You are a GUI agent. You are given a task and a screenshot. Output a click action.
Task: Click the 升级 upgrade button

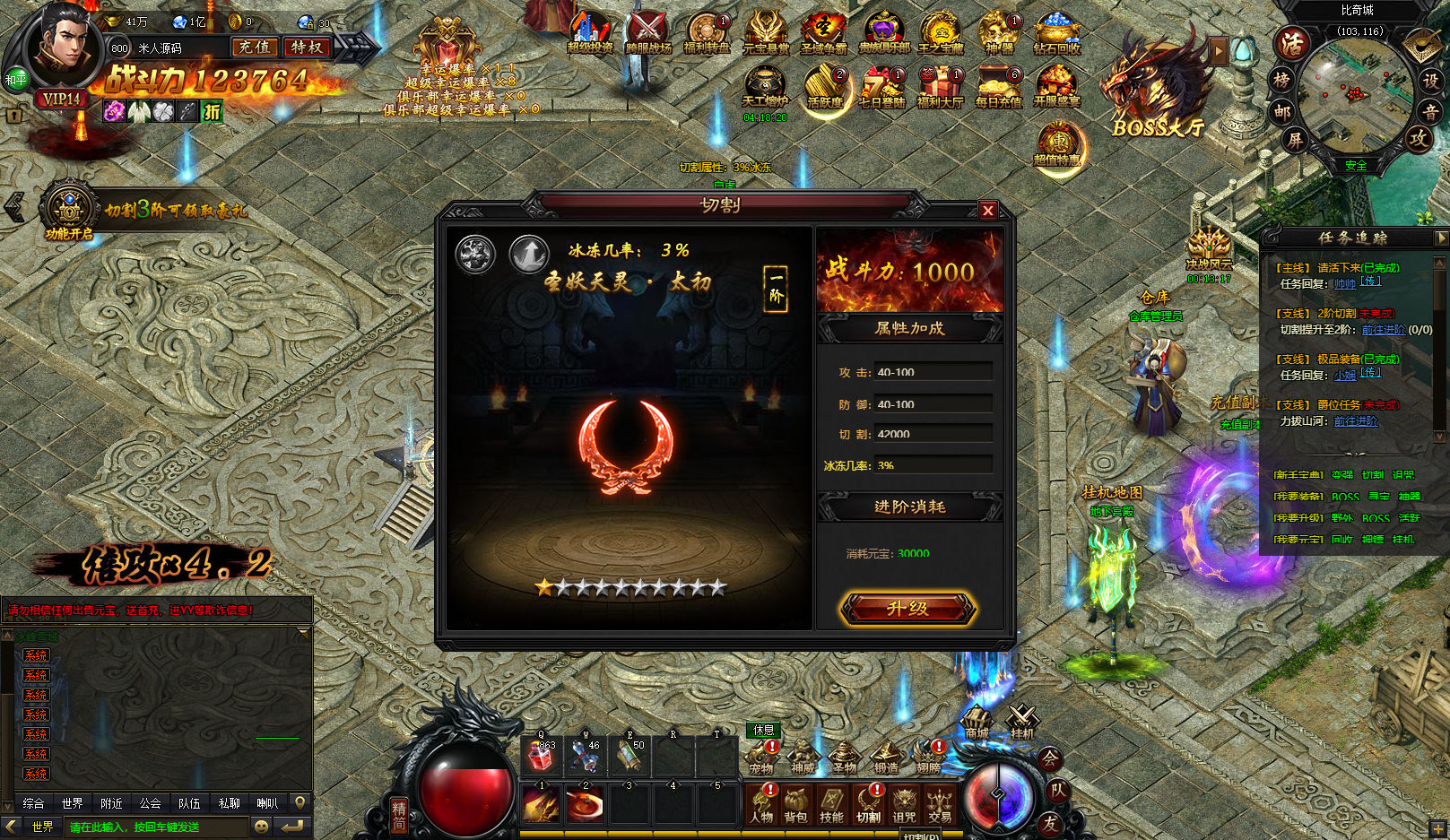coord(907,609)
